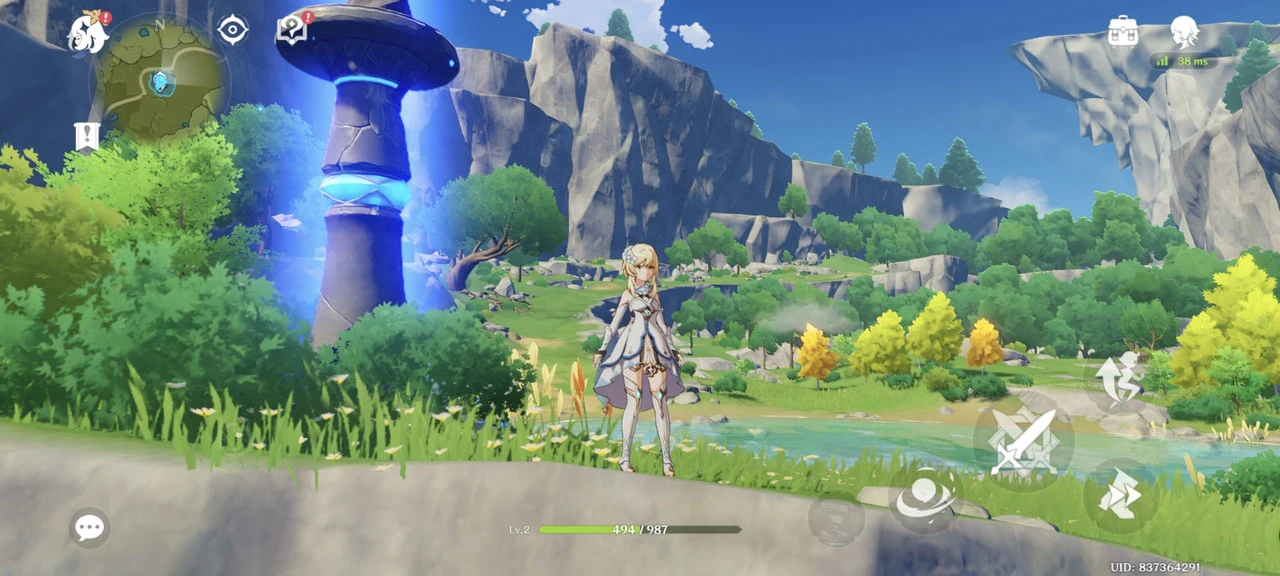
Task: Tap the sprint dash button
Action: pos(1121,495)
